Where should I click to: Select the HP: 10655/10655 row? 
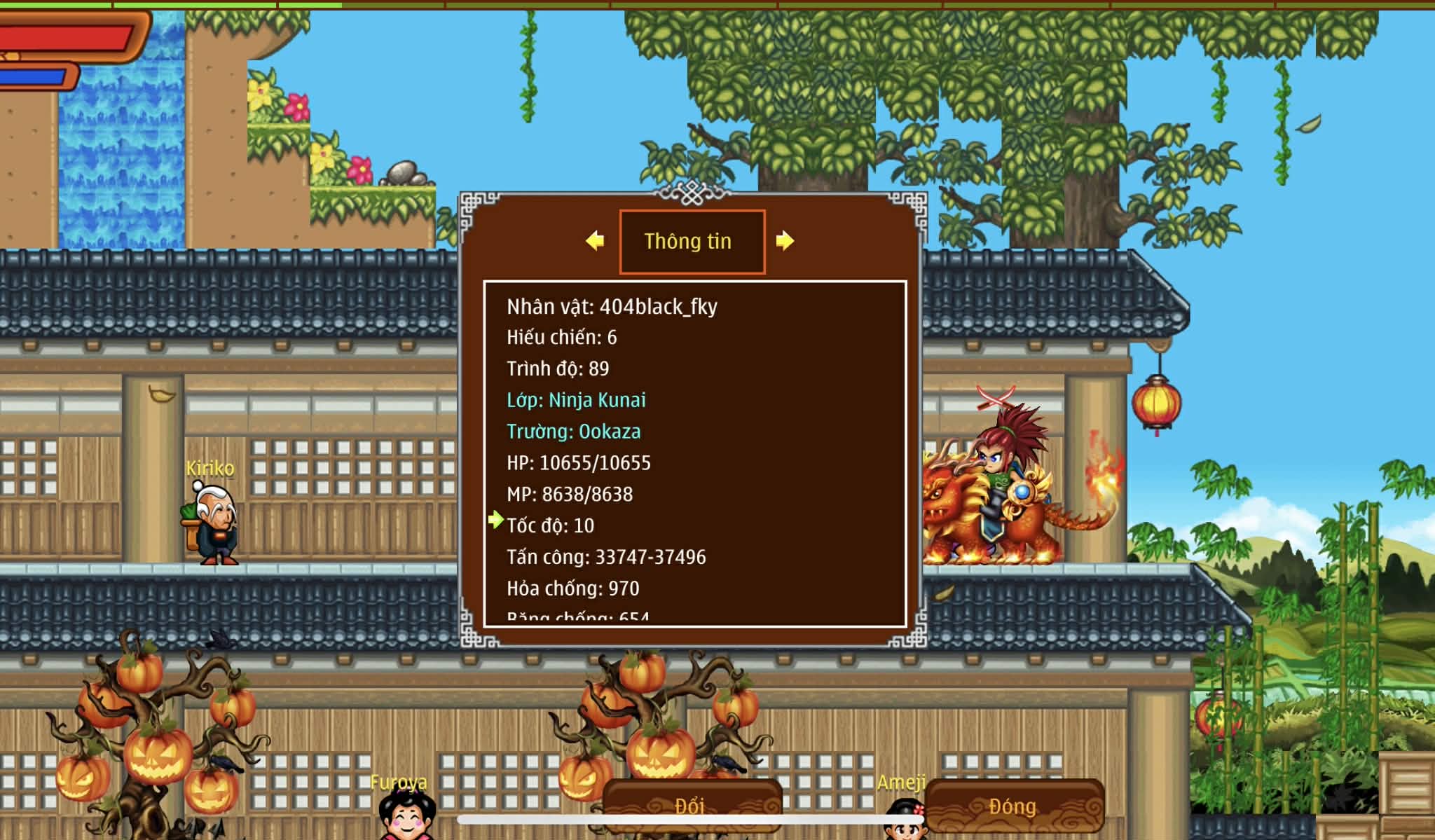[579, 463]
